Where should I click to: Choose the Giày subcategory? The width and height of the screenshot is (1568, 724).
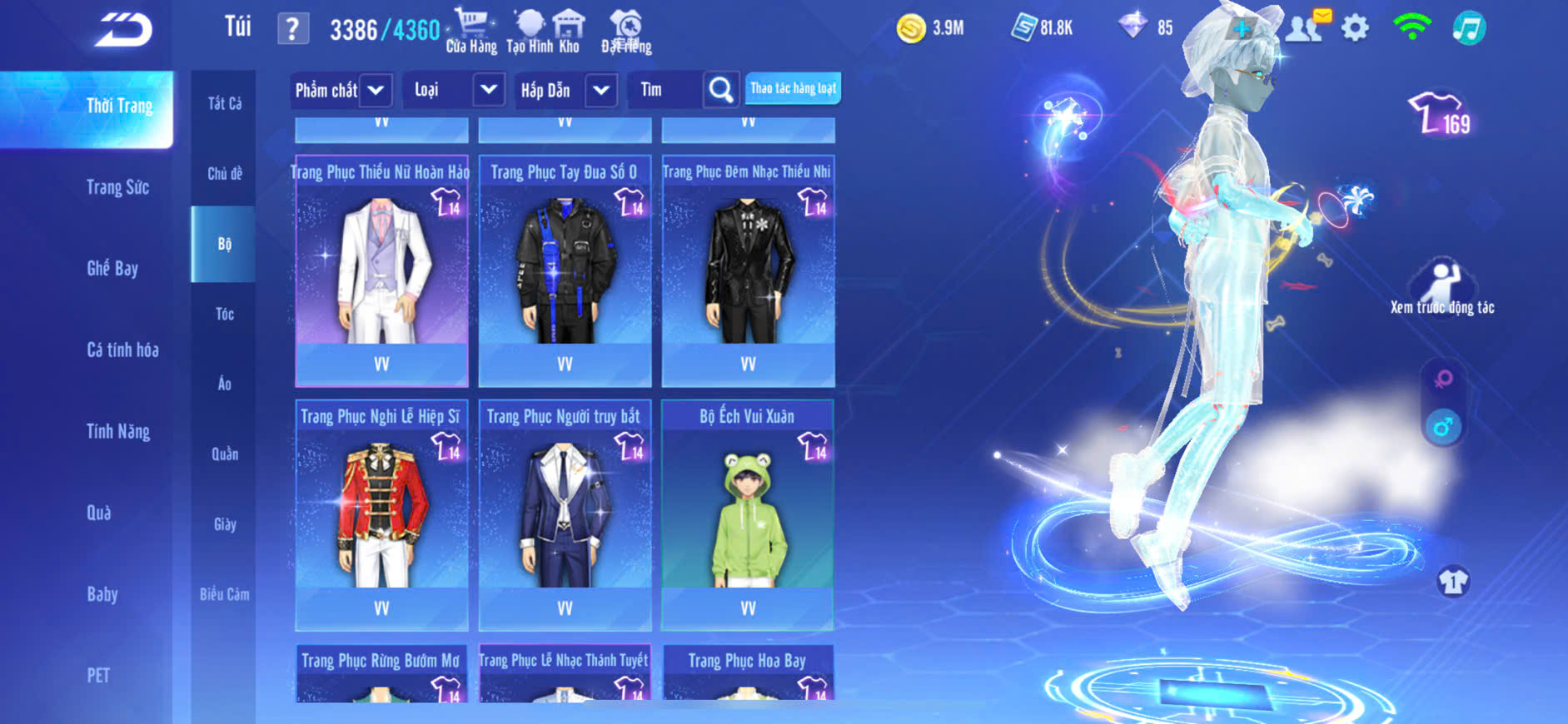225,524
